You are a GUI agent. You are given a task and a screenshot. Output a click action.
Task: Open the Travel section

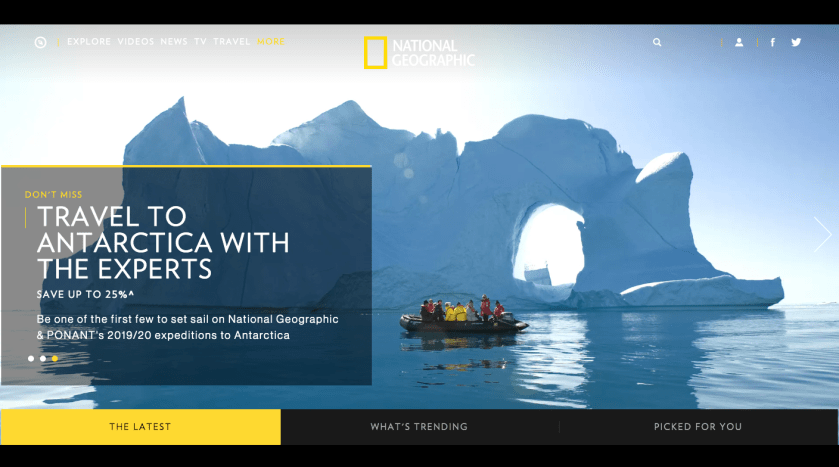[x=232, y=42]
